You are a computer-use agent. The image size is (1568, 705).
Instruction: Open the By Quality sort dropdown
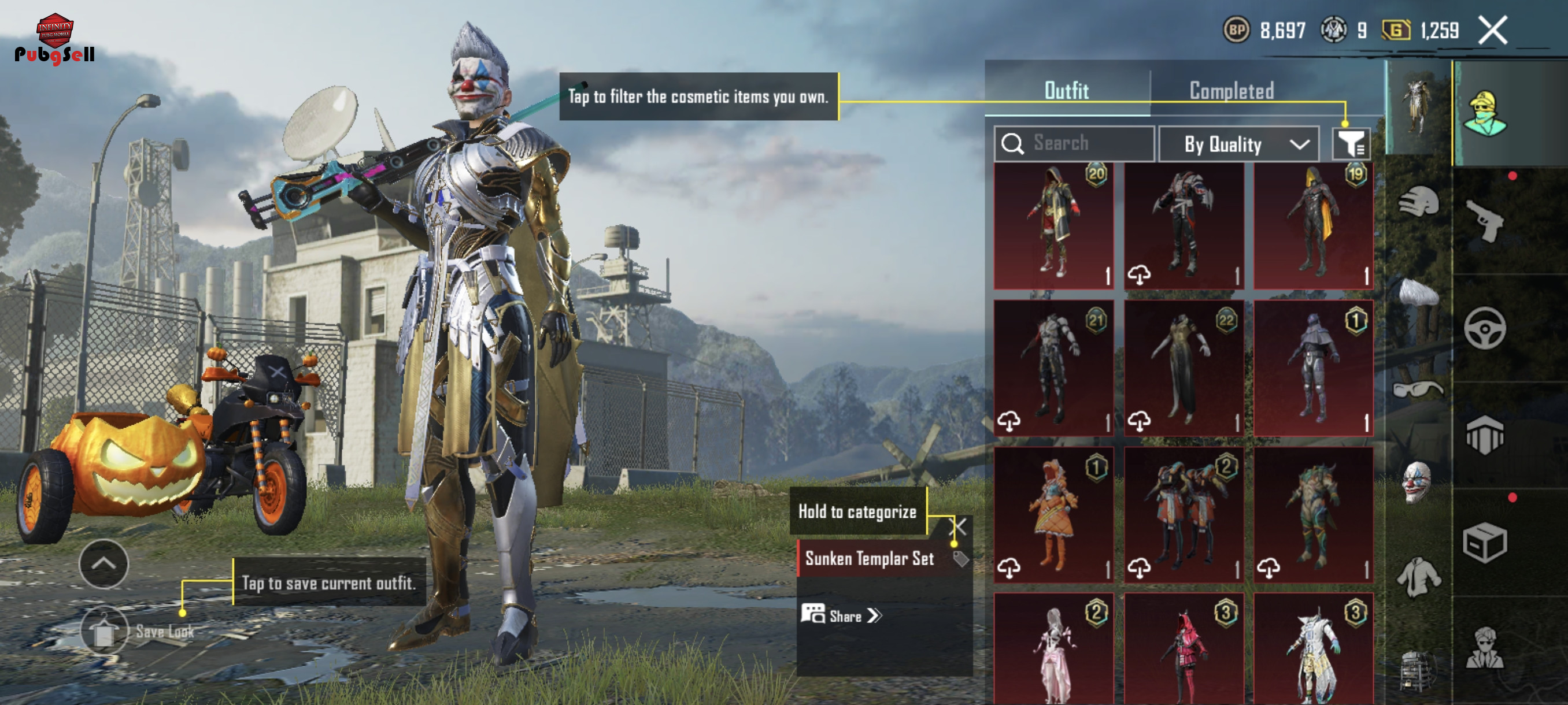pyautogui.click(x=1238, y=144)
